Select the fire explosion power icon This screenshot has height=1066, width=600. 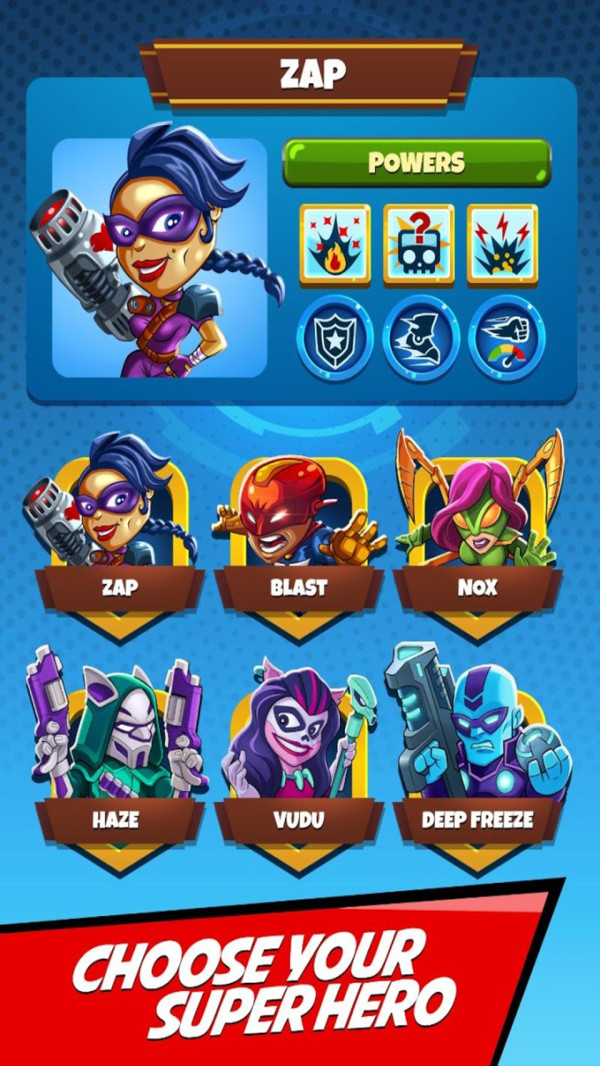tap(334, 244)
